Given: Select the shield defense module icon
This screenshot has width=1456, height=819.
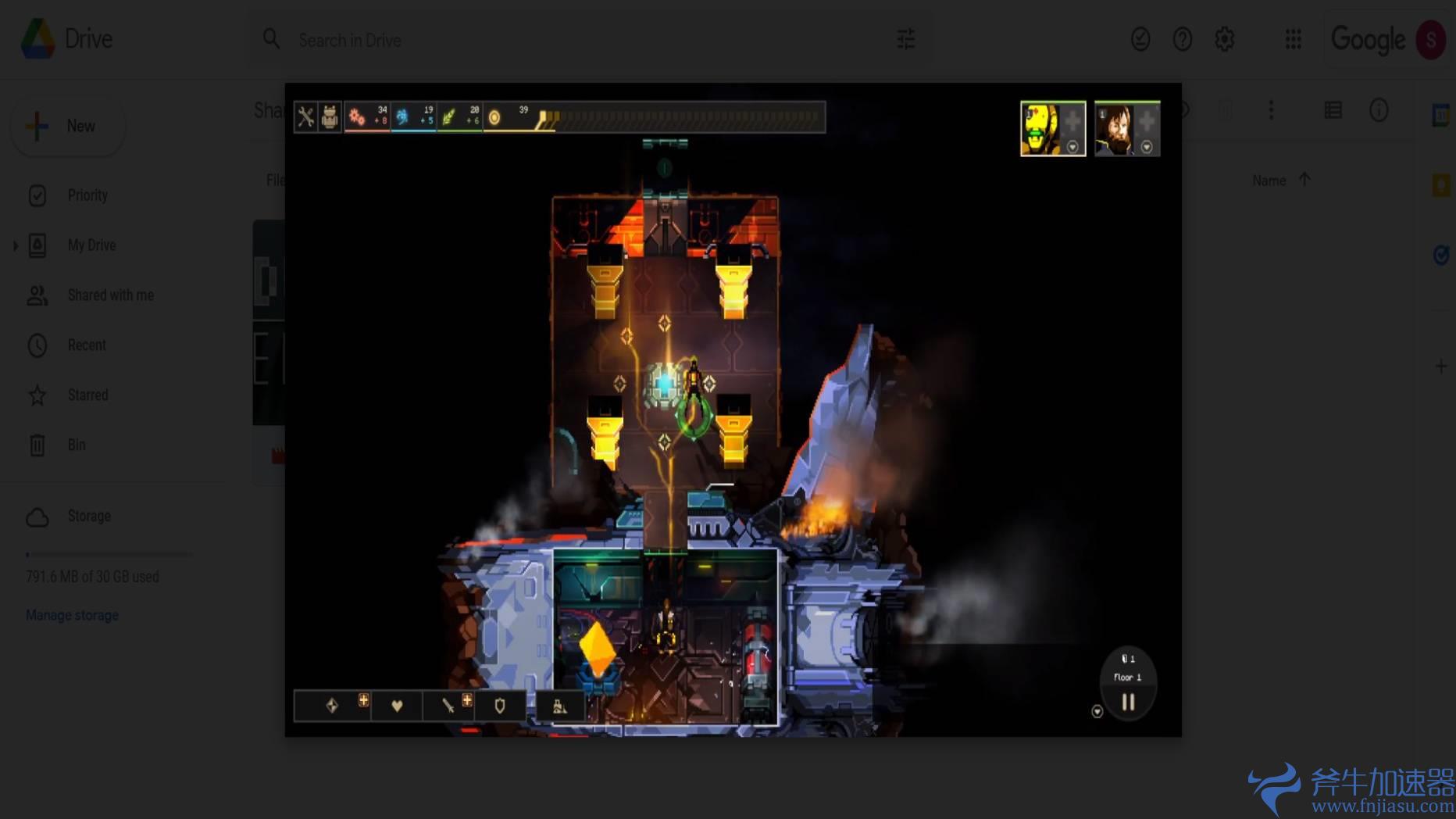Looking at the screenshot, I should click(x=500, y=706).
